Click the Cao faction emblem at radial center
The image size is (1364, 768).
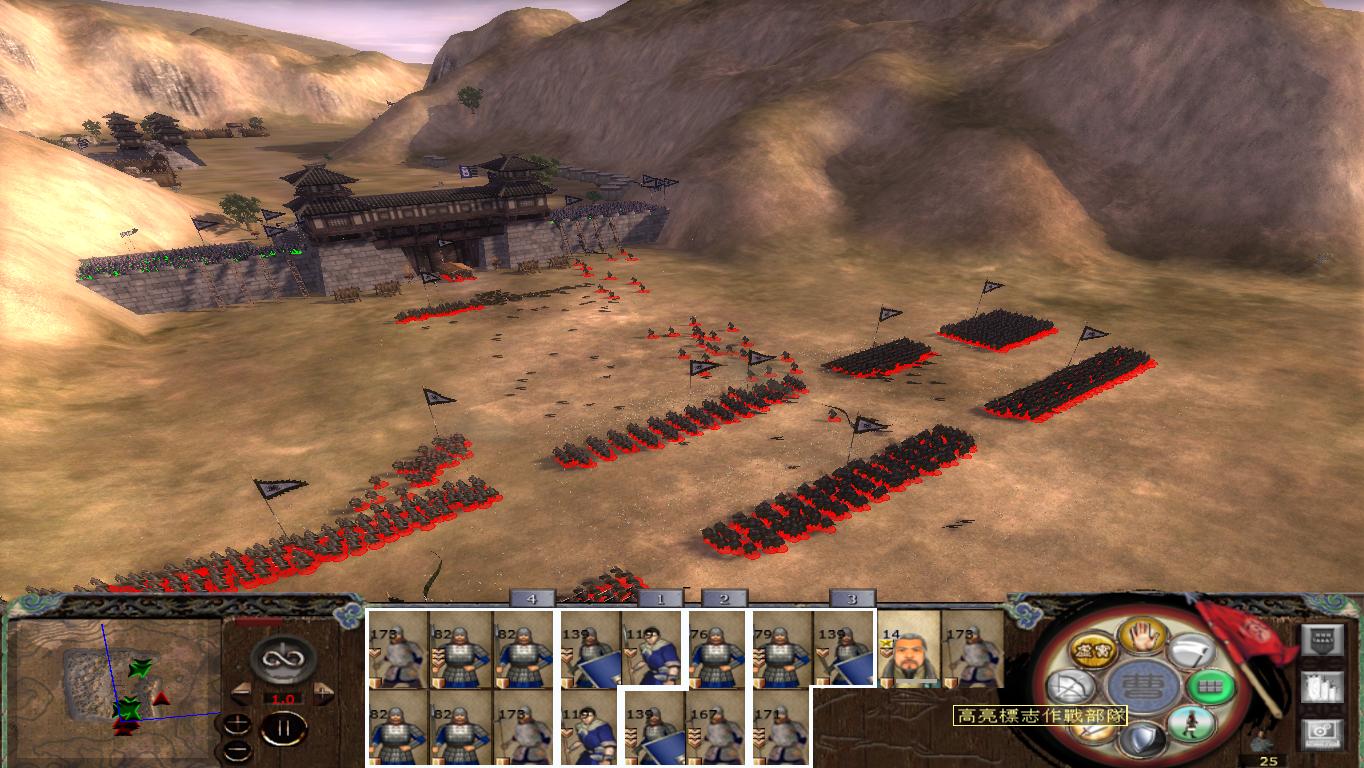(x=1144, y=684)
